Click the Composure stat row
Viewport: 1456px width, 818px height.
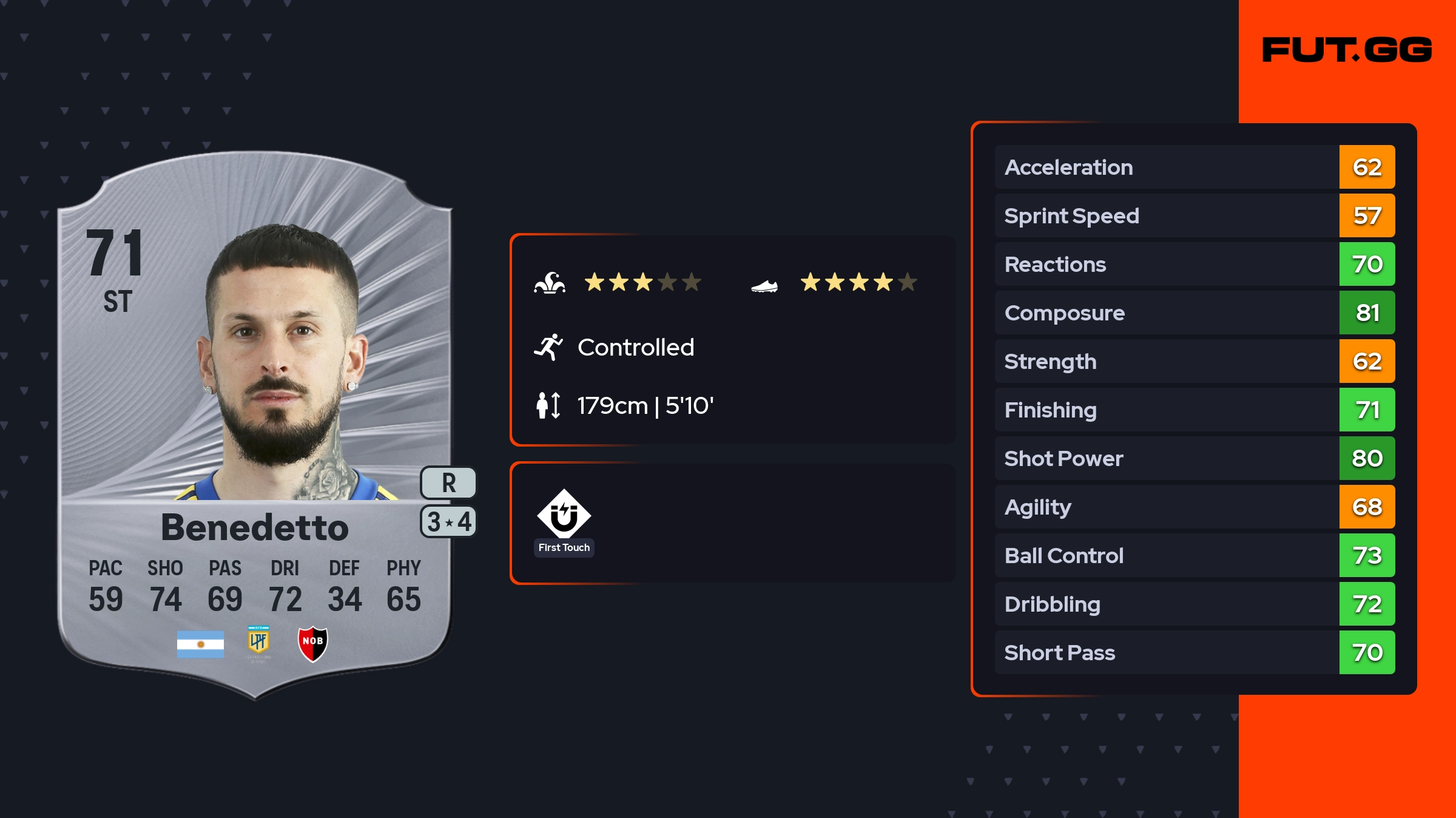pos(1194,313)
